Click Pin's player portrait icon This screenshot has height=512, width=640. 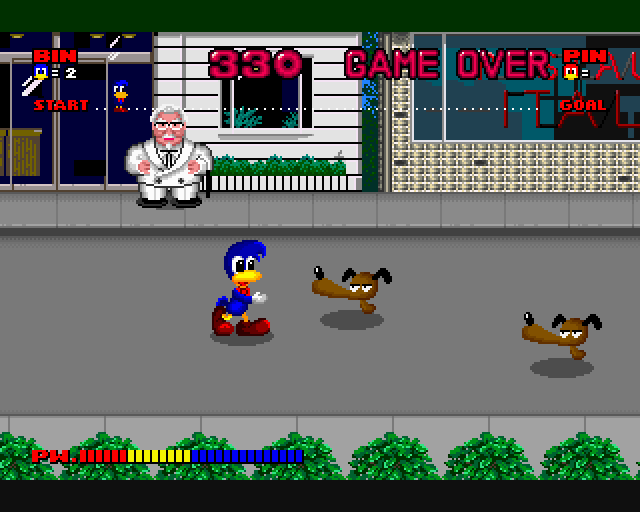point(571,72)
